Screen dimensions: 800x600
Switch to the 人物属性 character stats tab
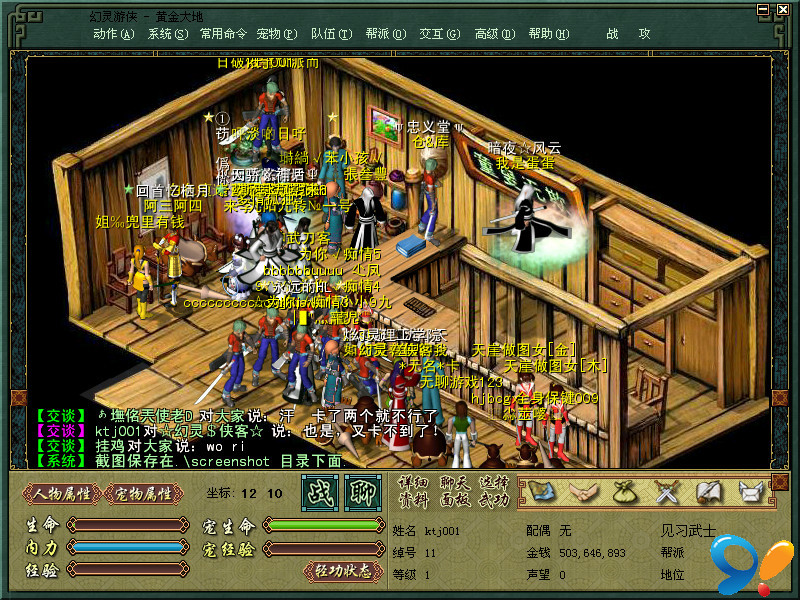point(62,493)
